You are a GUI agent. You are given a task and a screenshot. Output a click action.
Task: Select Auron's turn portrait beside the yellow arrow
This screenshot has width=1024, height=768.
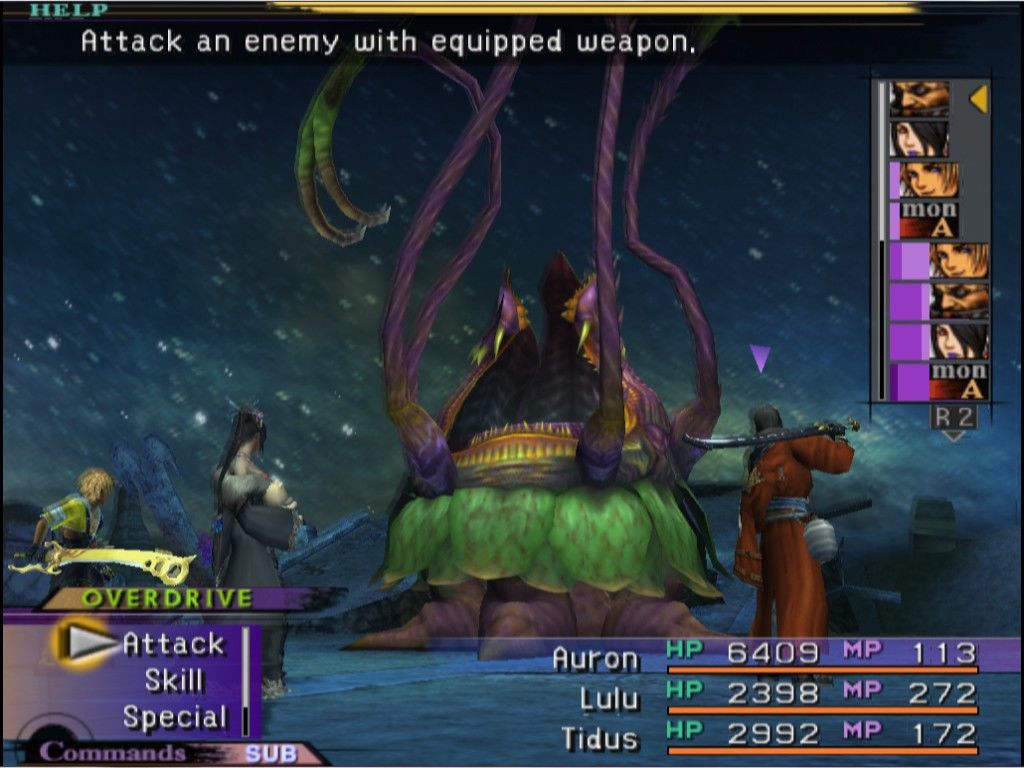919,98
